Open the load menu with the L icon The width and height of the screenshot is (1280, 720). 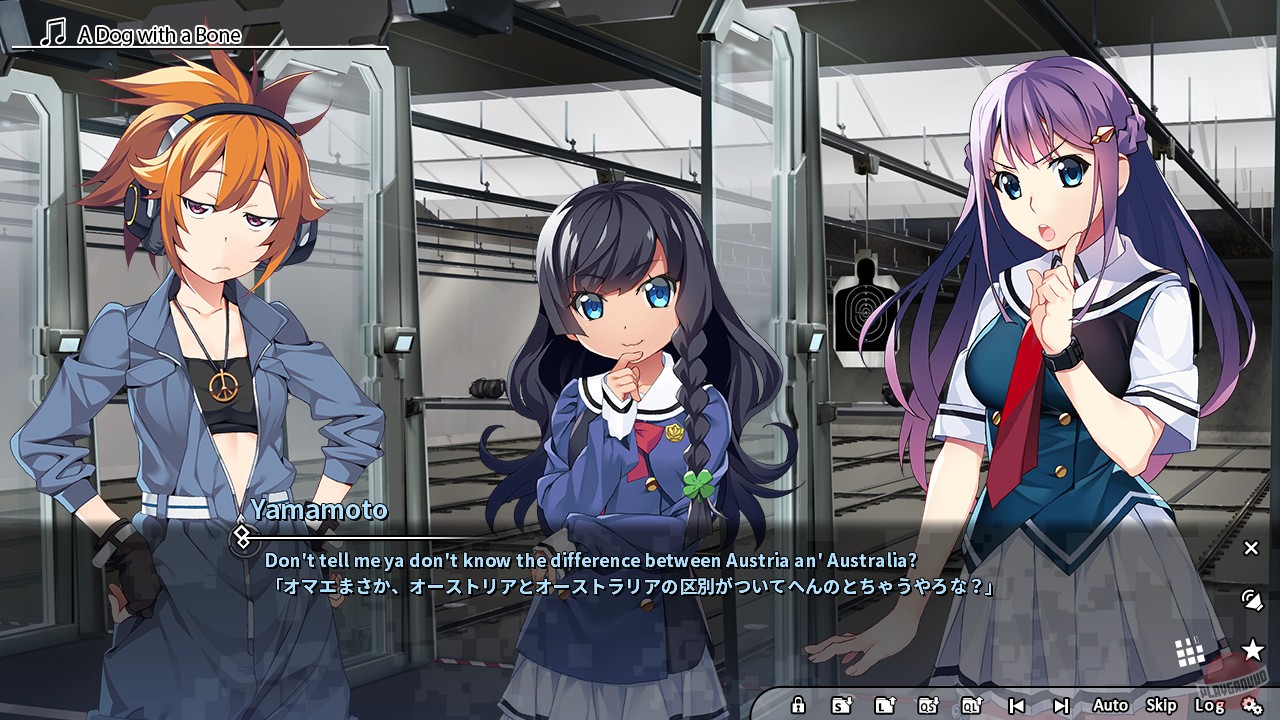pyautogui.click(x=884, y=705)
